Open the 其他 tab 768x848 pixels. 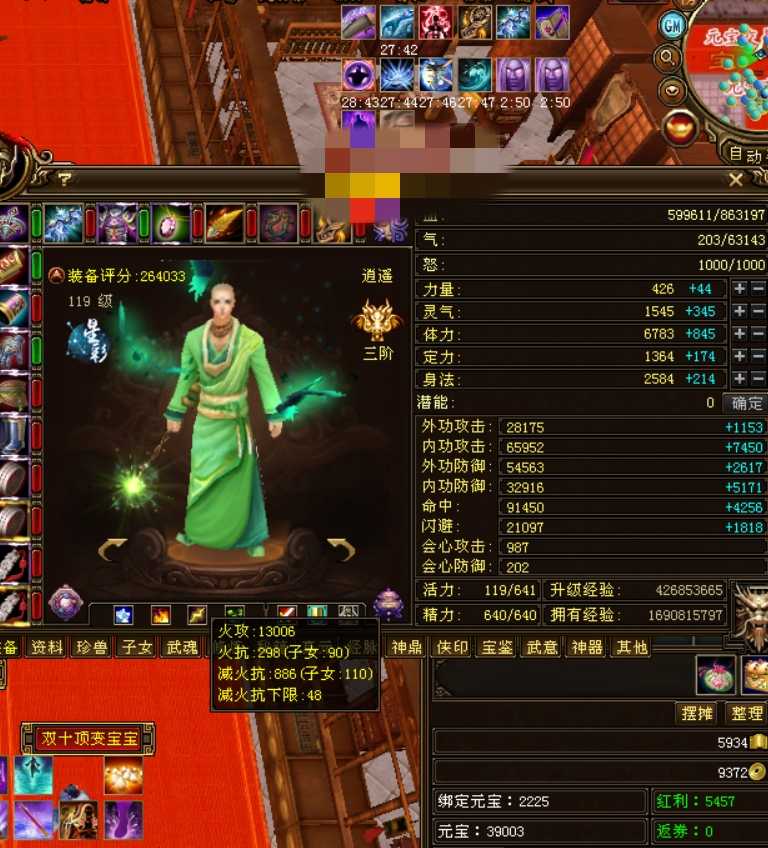click(632, 647)
